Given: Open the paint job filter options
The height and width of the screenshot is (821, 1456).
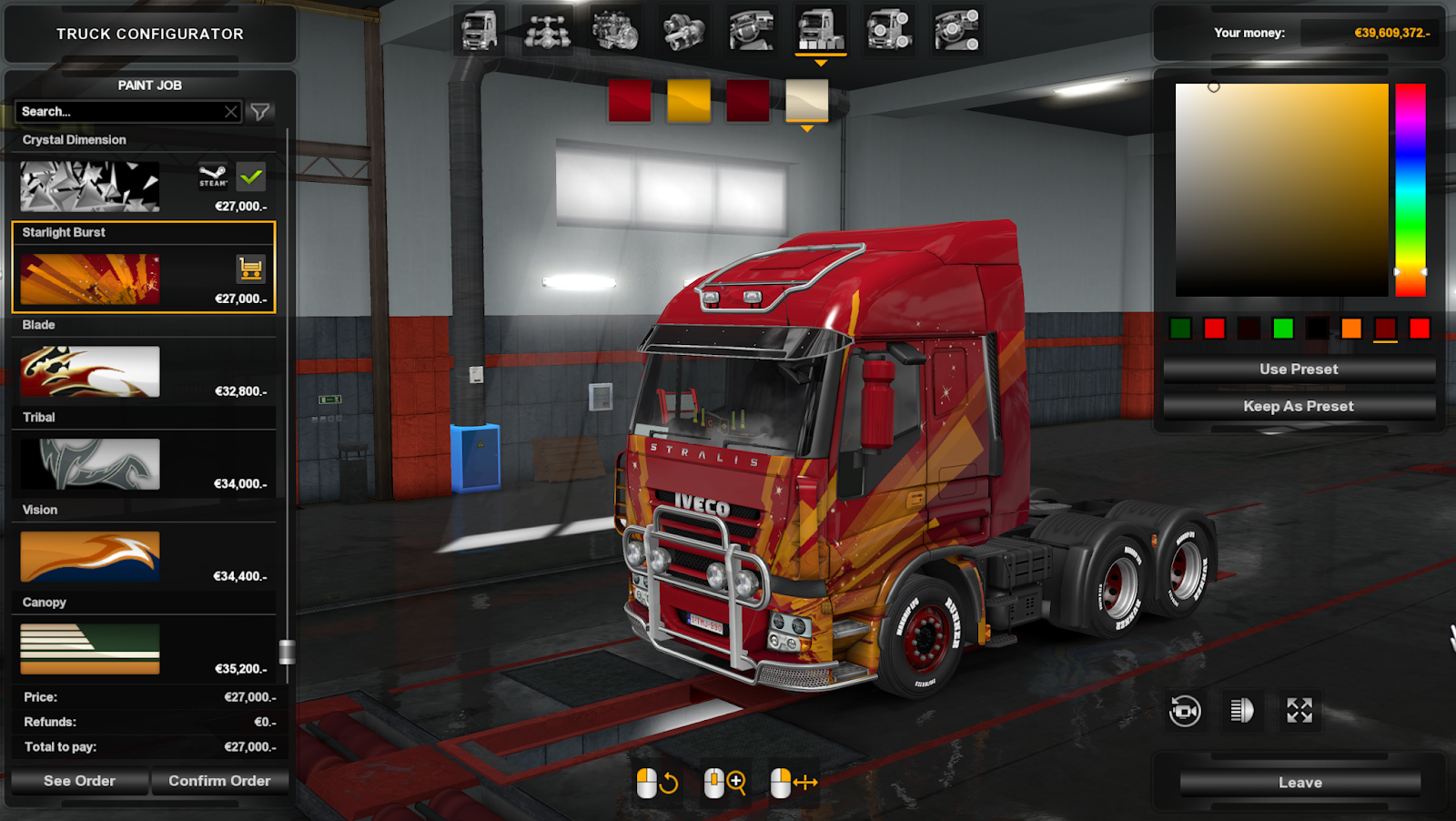Looking at the screenshot, I should click(261, 111).
